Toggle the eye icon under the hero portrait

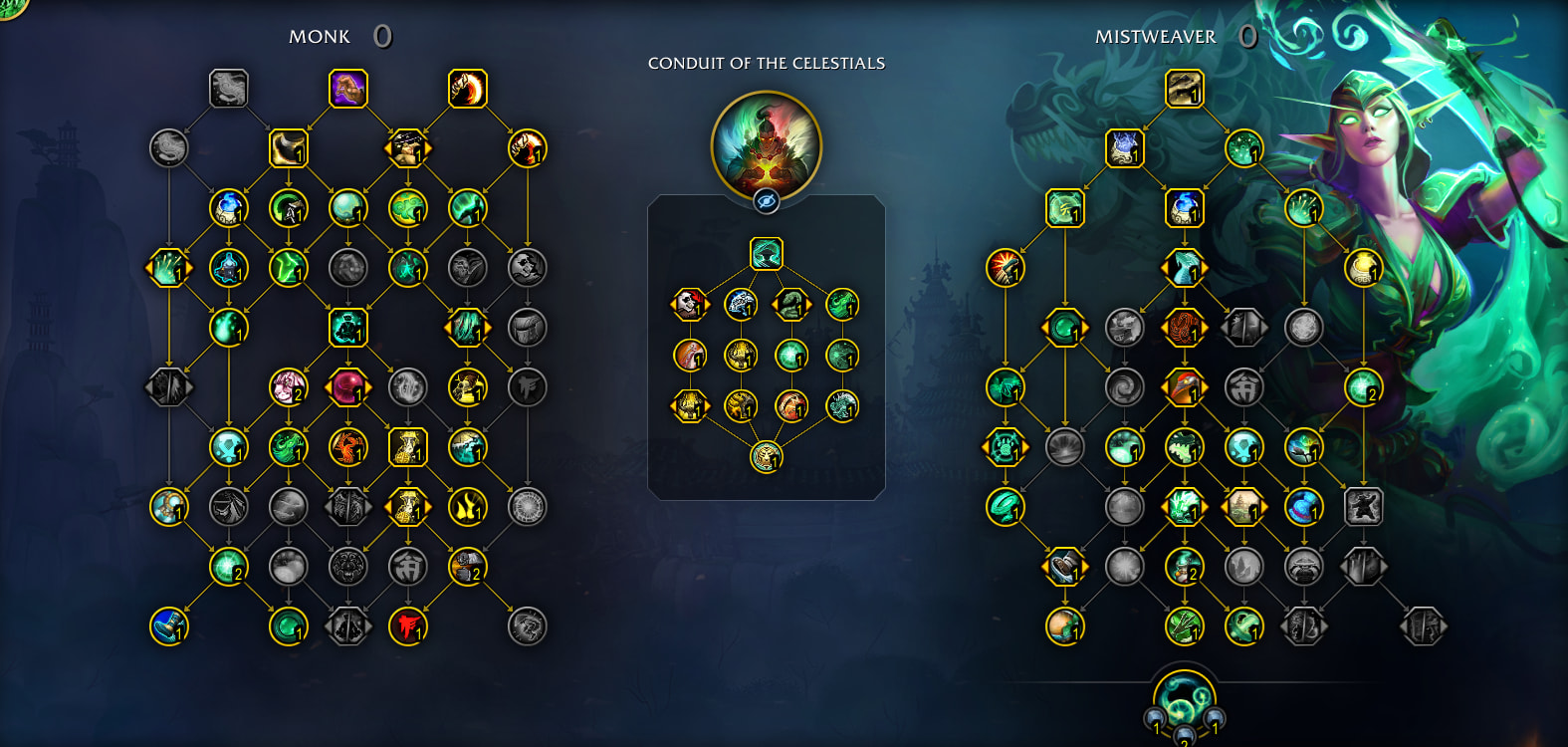(x=767, y=201)
